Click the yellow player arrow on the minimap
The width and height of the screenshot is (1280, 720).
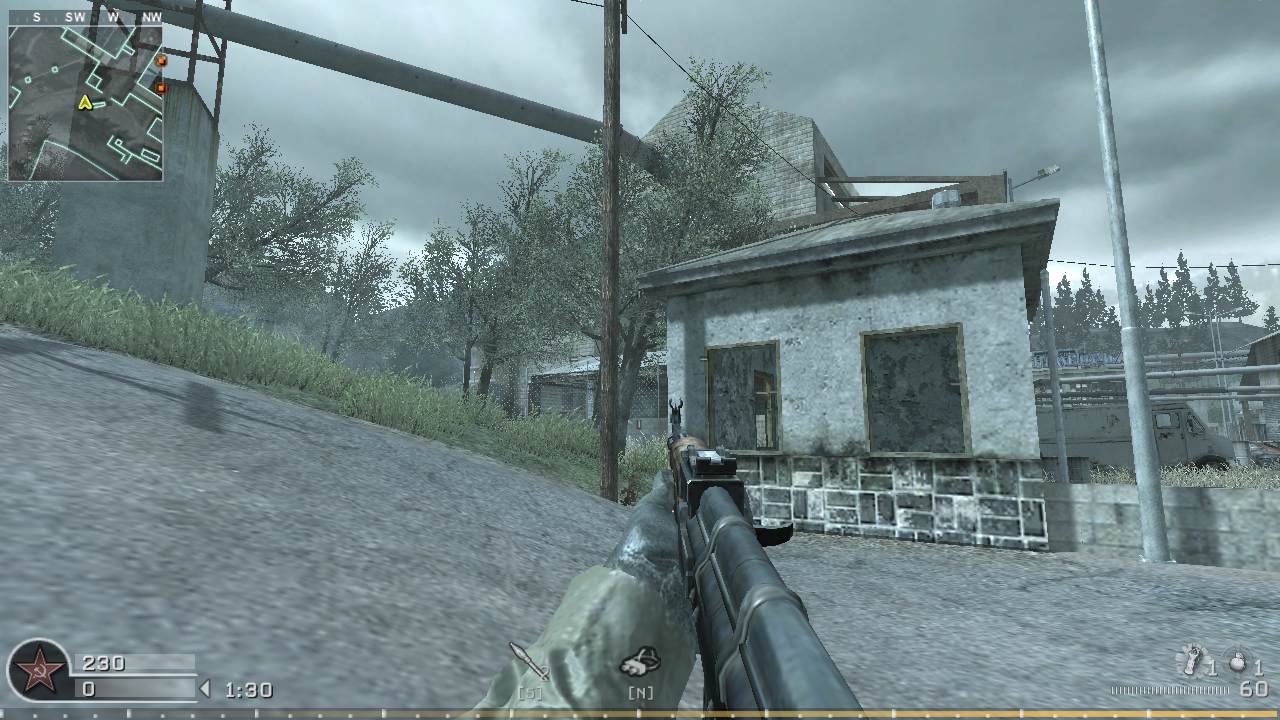[x=86, y=103]
